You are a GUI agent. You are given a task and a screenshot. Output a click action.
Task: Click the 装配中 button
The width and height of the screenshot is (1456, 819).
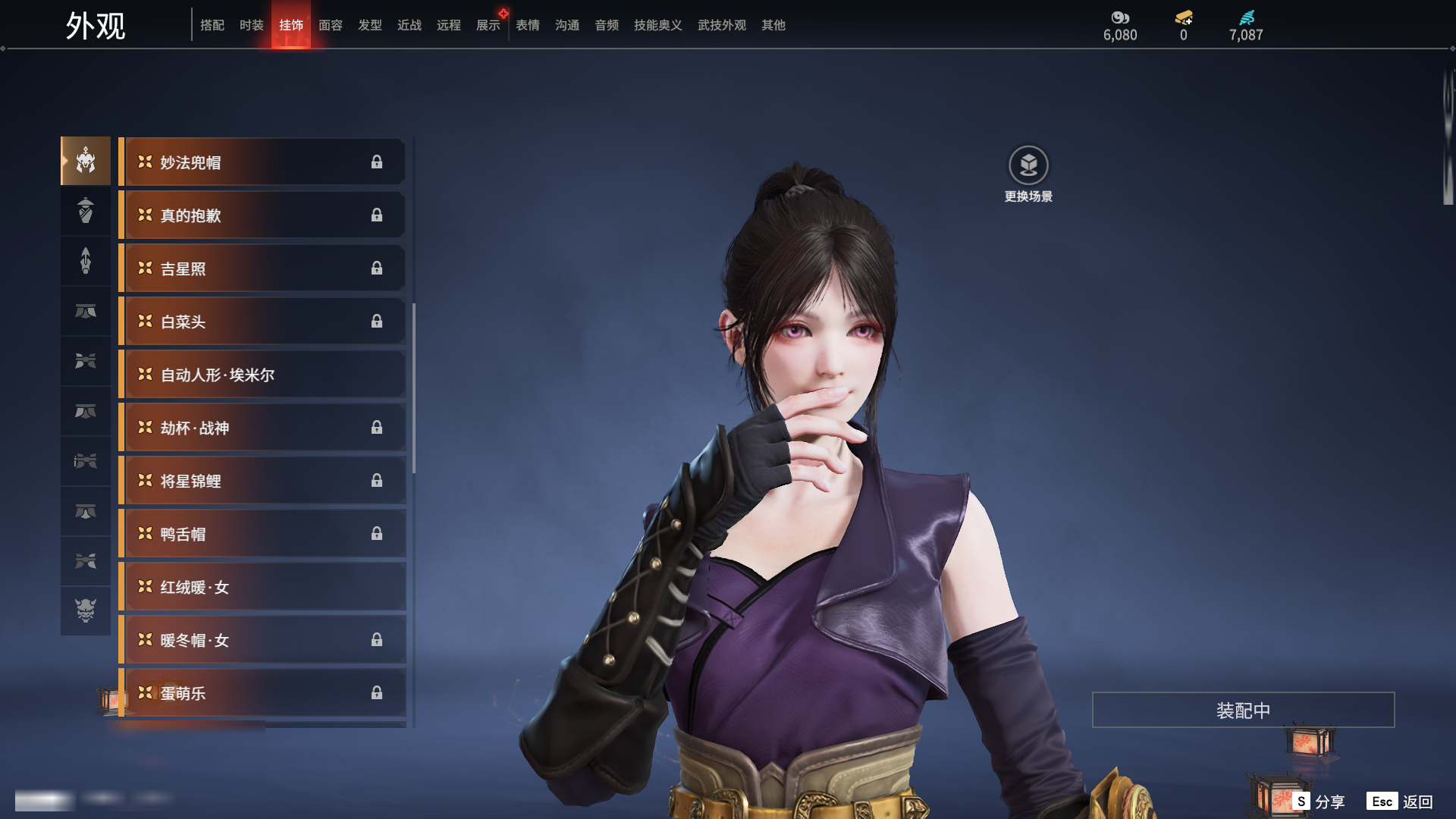point(1242,710)
